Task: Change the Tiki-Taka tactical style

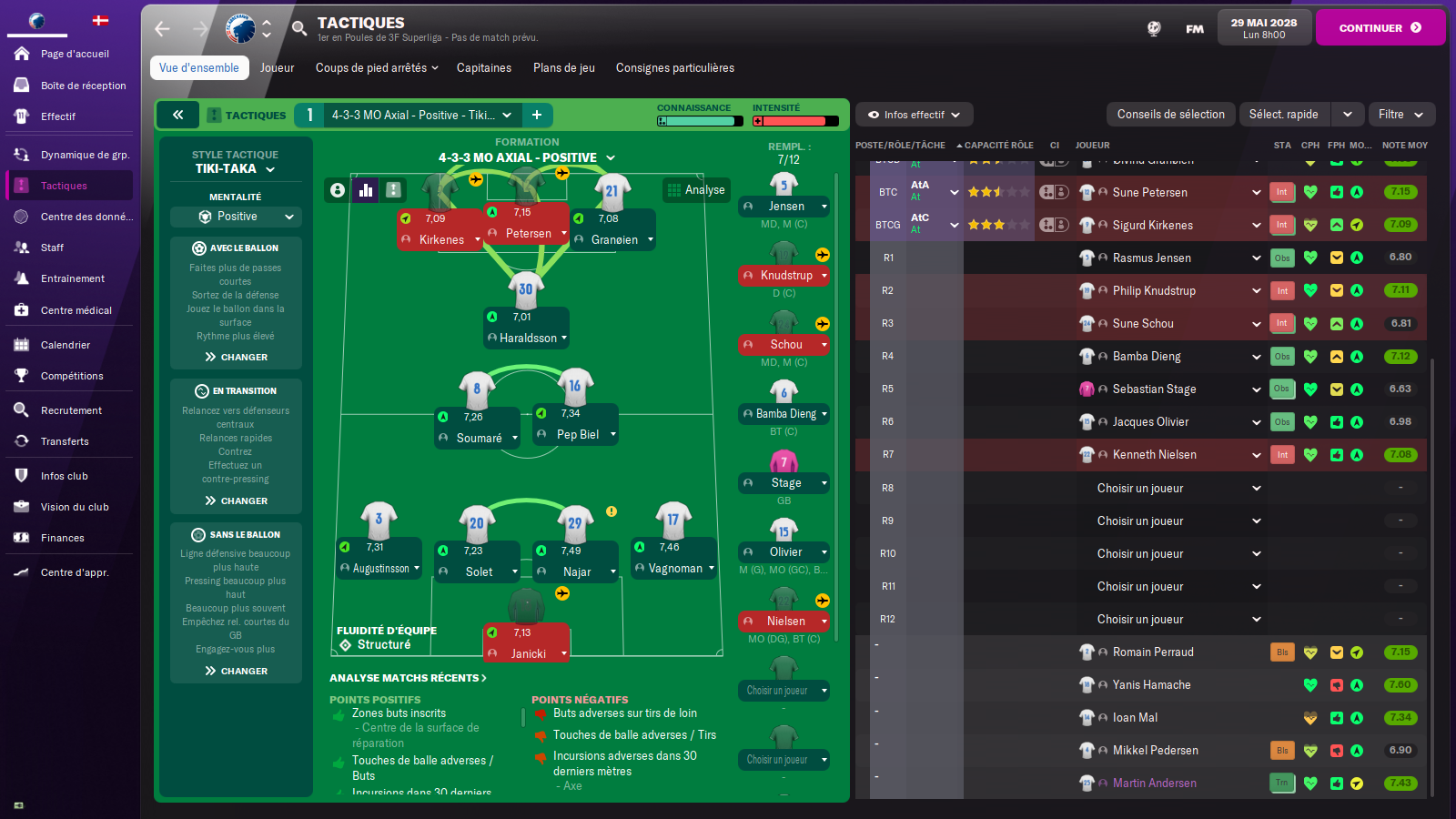Action: 235,169
